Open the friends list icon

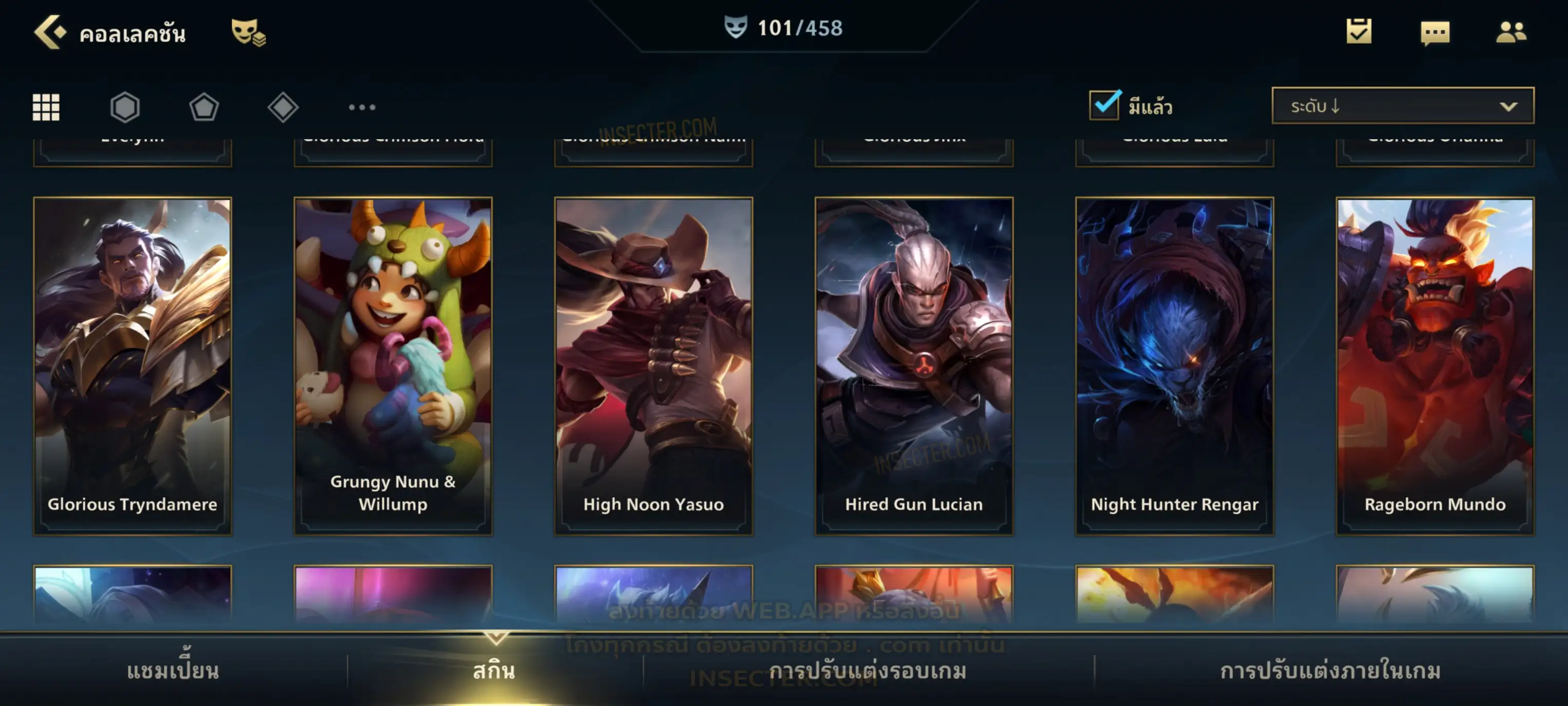point(1510,32)
